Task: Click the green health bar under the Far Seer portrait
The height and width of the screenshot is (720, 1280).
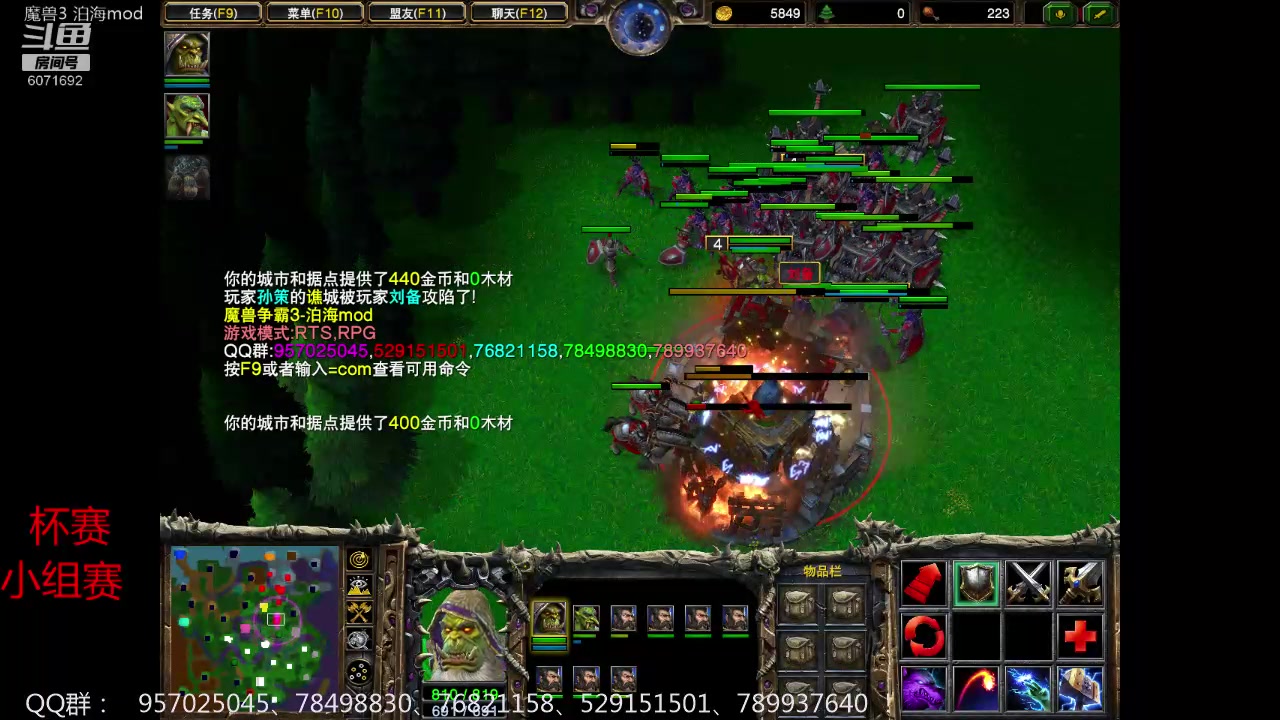Action: coord(466,692)
